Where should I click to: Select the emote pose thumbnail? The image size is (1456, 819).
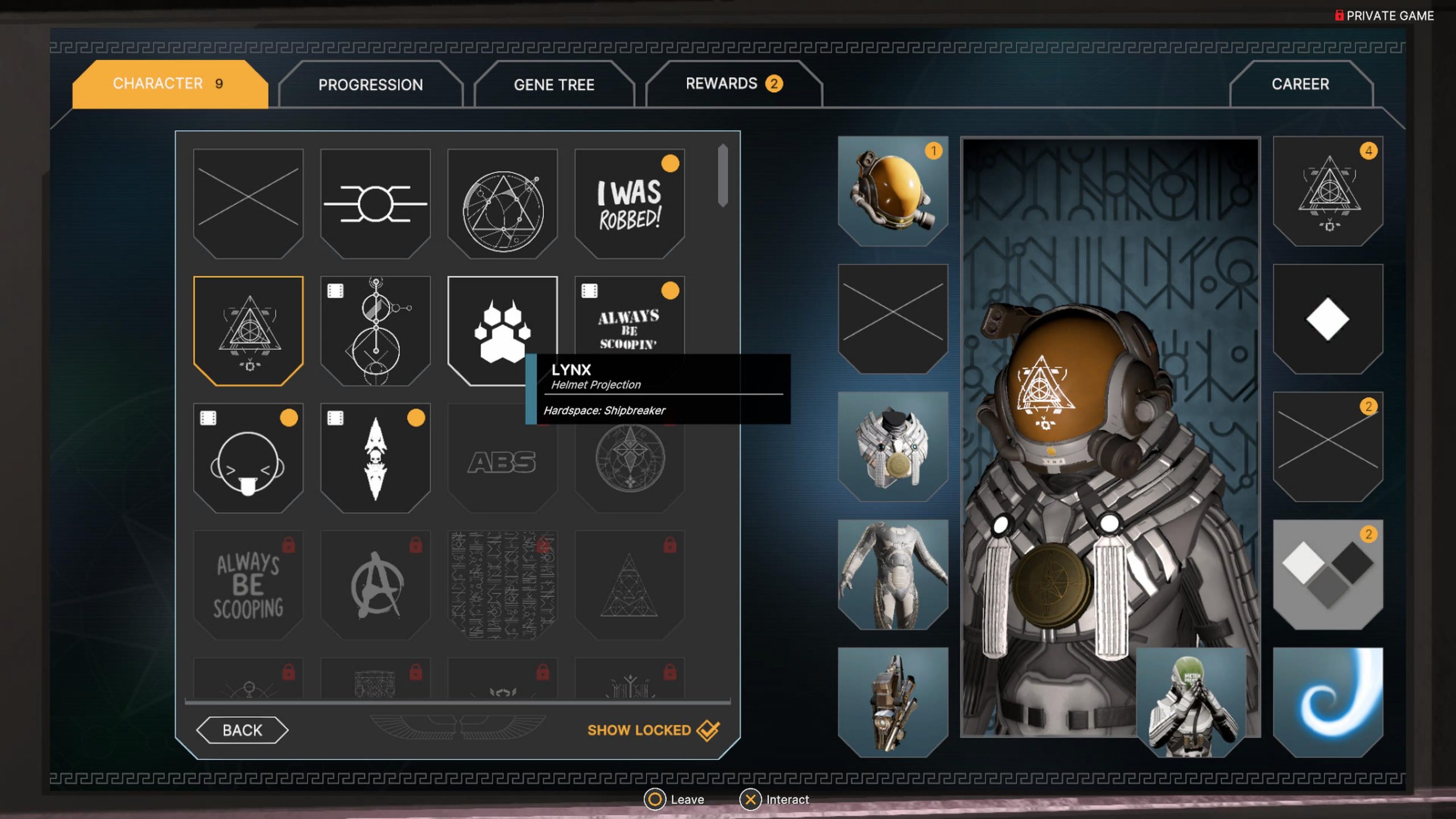tap(1191, 702)
